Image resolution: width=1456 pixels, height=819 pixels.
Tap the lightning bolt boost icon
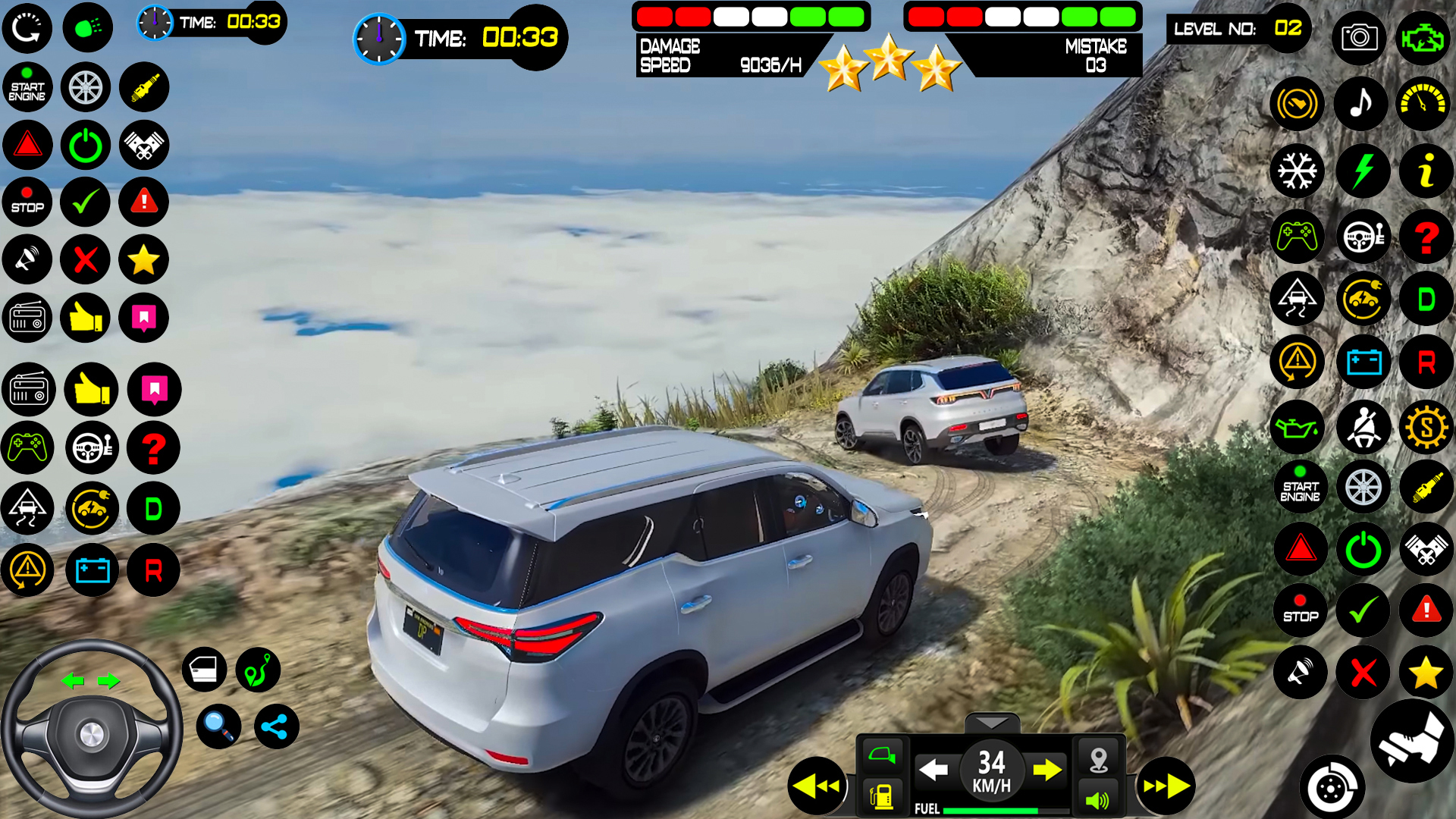pyautogui.click(x=1361, y=171)
